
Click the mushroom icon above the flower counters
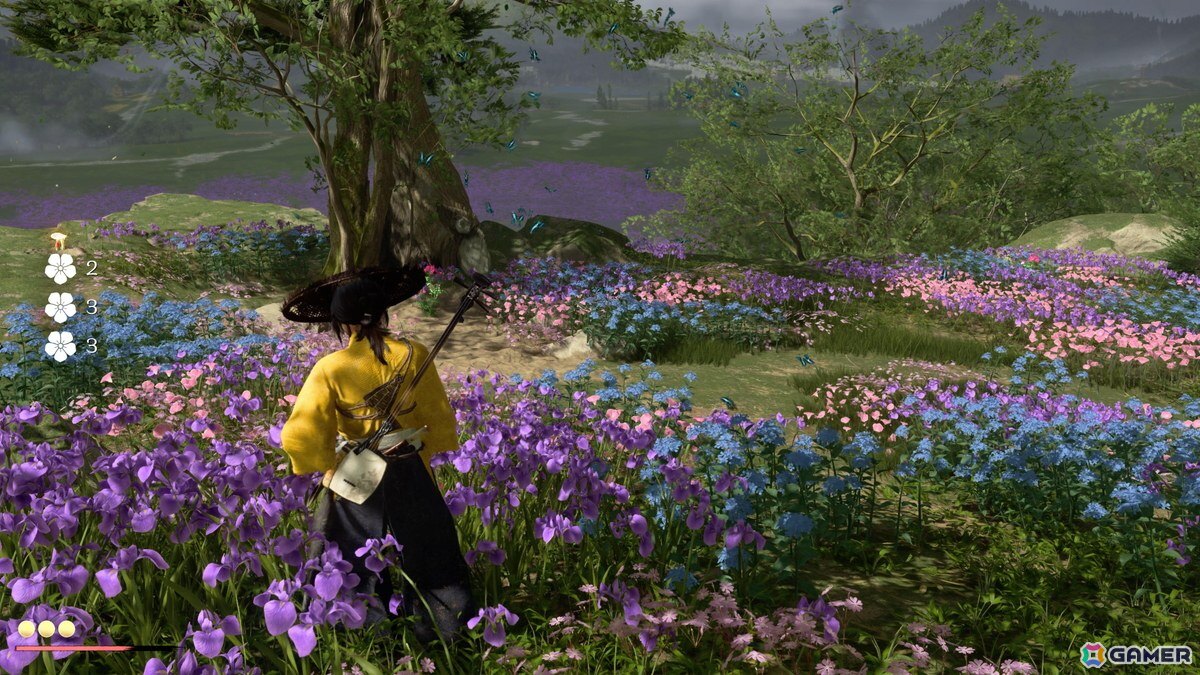coord(59,240)
